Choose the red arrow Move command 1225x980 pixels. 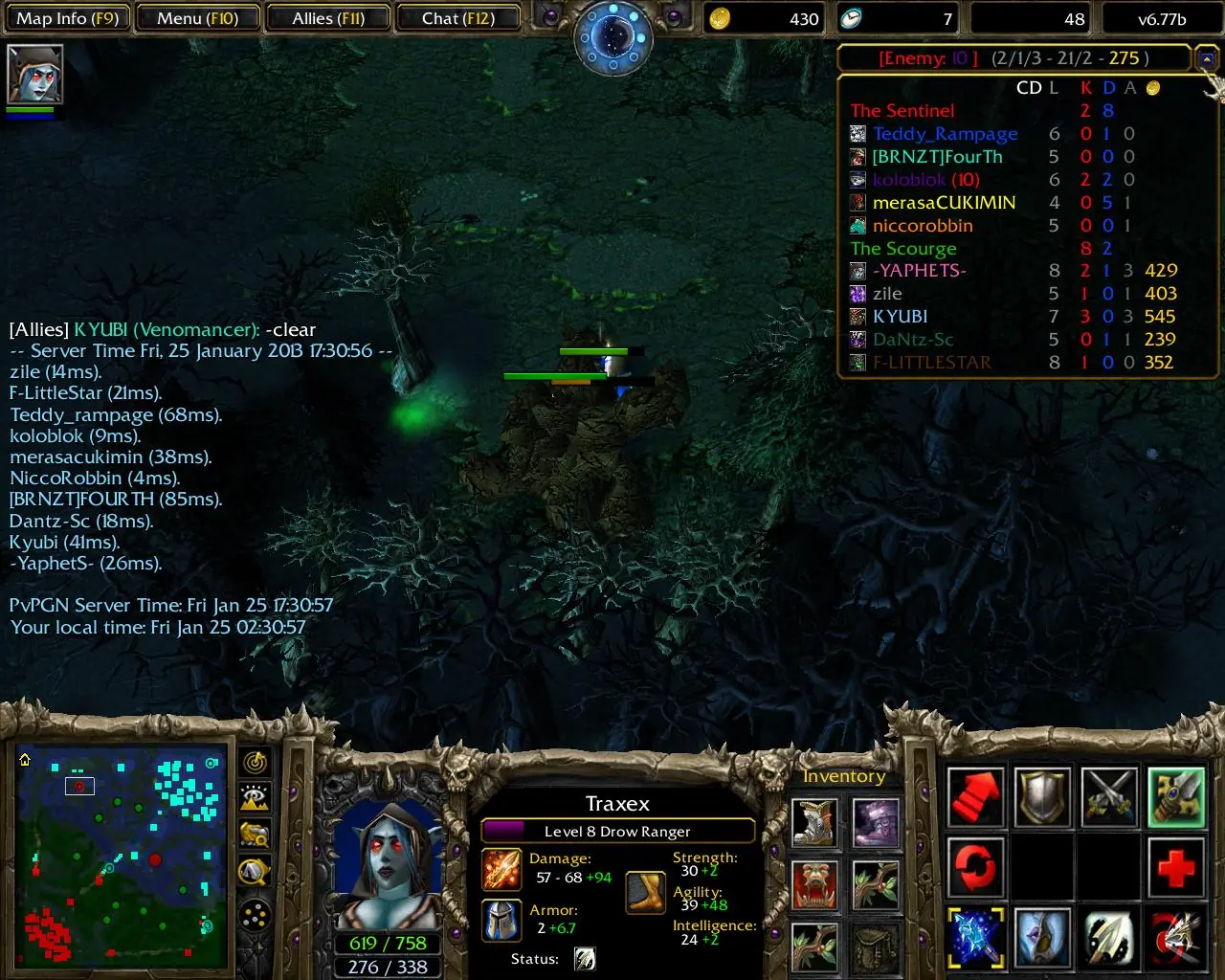(x=975, y=797)
